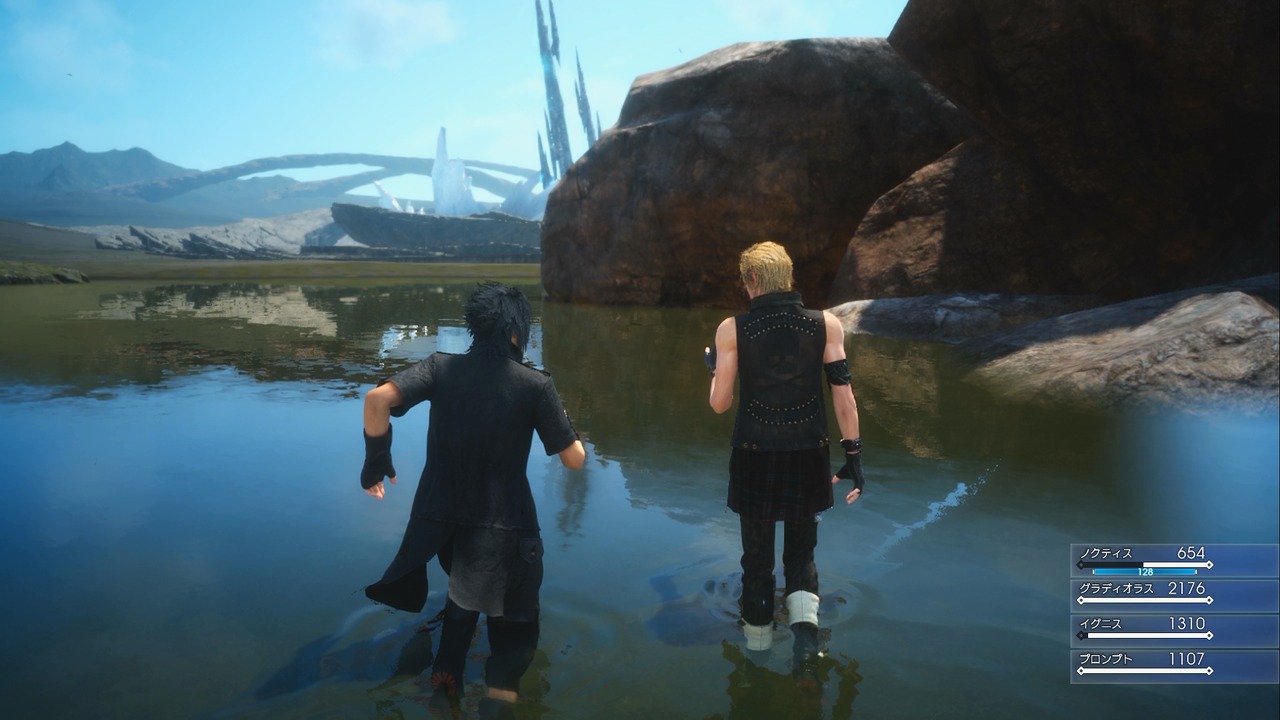Click the right diamond on Prompto's bar
Viewport: 1280px width, 720px height.
pyautogui.click(x=1209, y=670)
